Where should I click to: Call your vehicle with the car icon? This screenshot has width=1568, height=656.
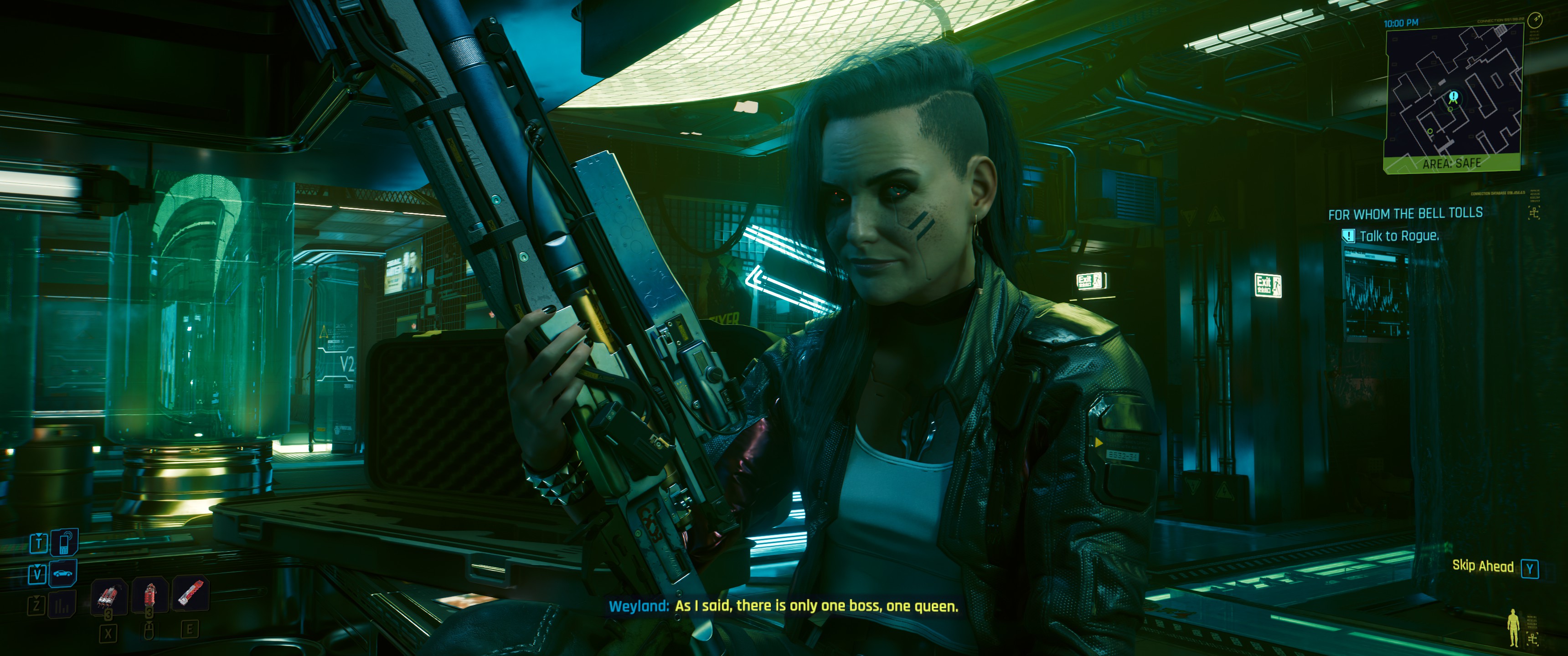click(x=63, y=573)
